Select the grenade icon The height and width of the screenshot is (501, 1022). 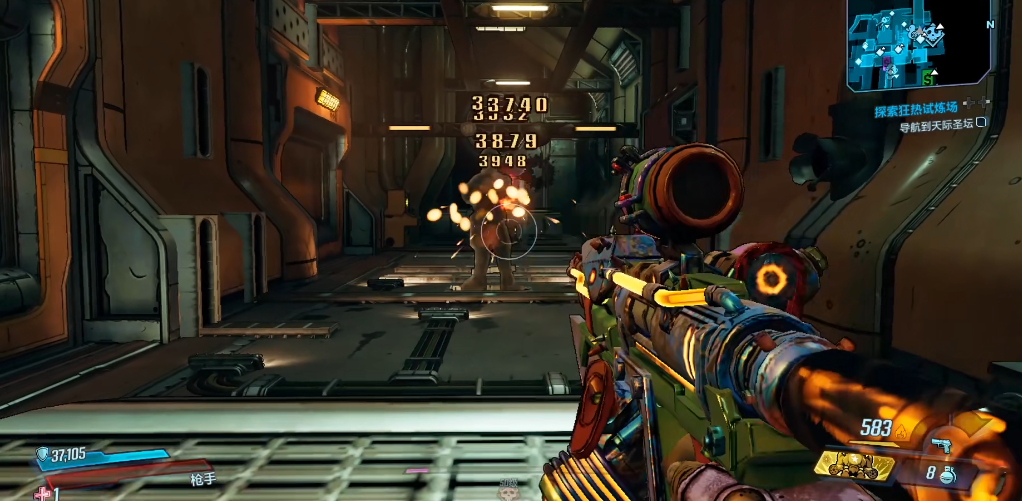coord(947,476)
